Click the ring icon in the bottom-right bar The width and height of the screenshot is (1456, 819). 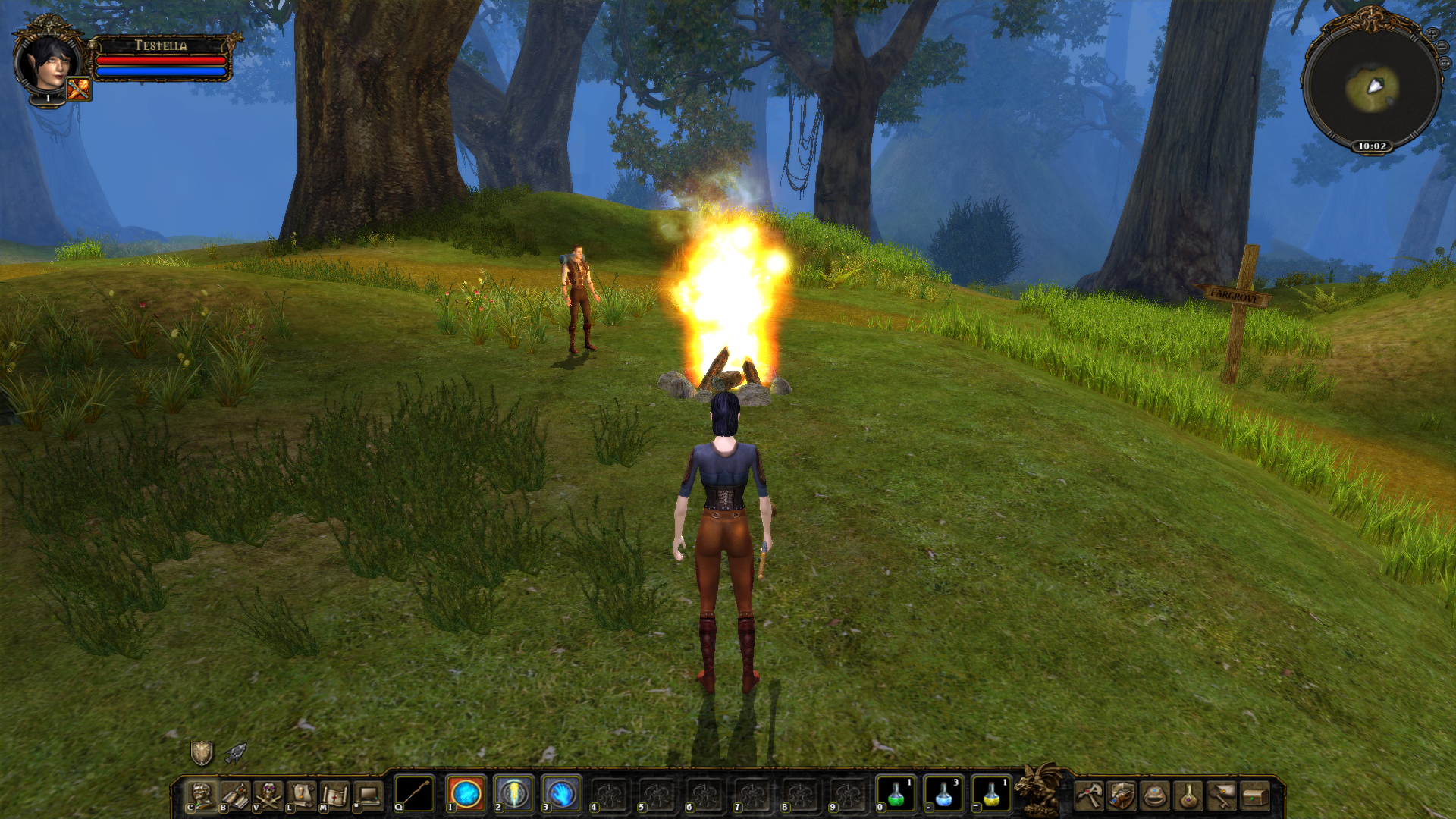pos(1154,795)
